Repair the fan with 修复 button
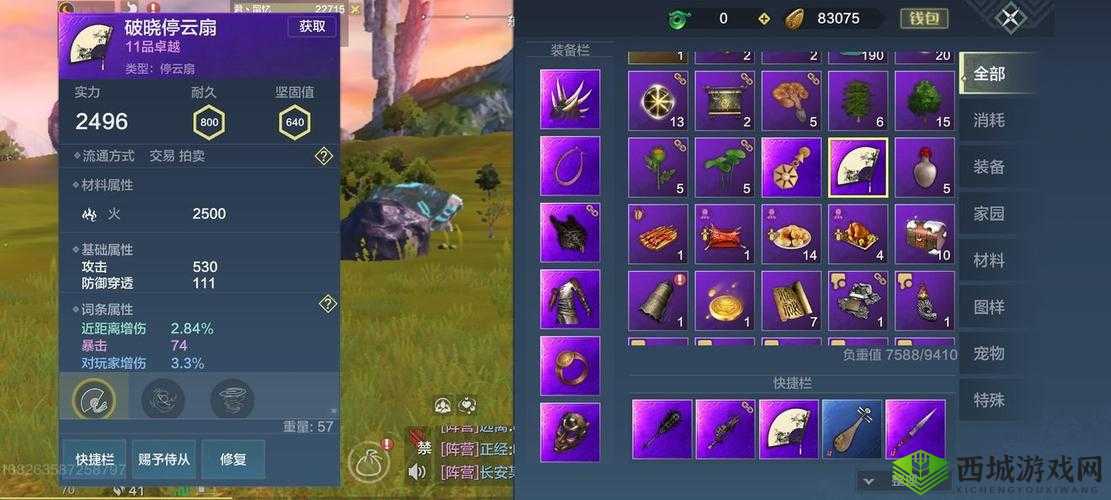 pyautogui.click(x=232, y=459)
